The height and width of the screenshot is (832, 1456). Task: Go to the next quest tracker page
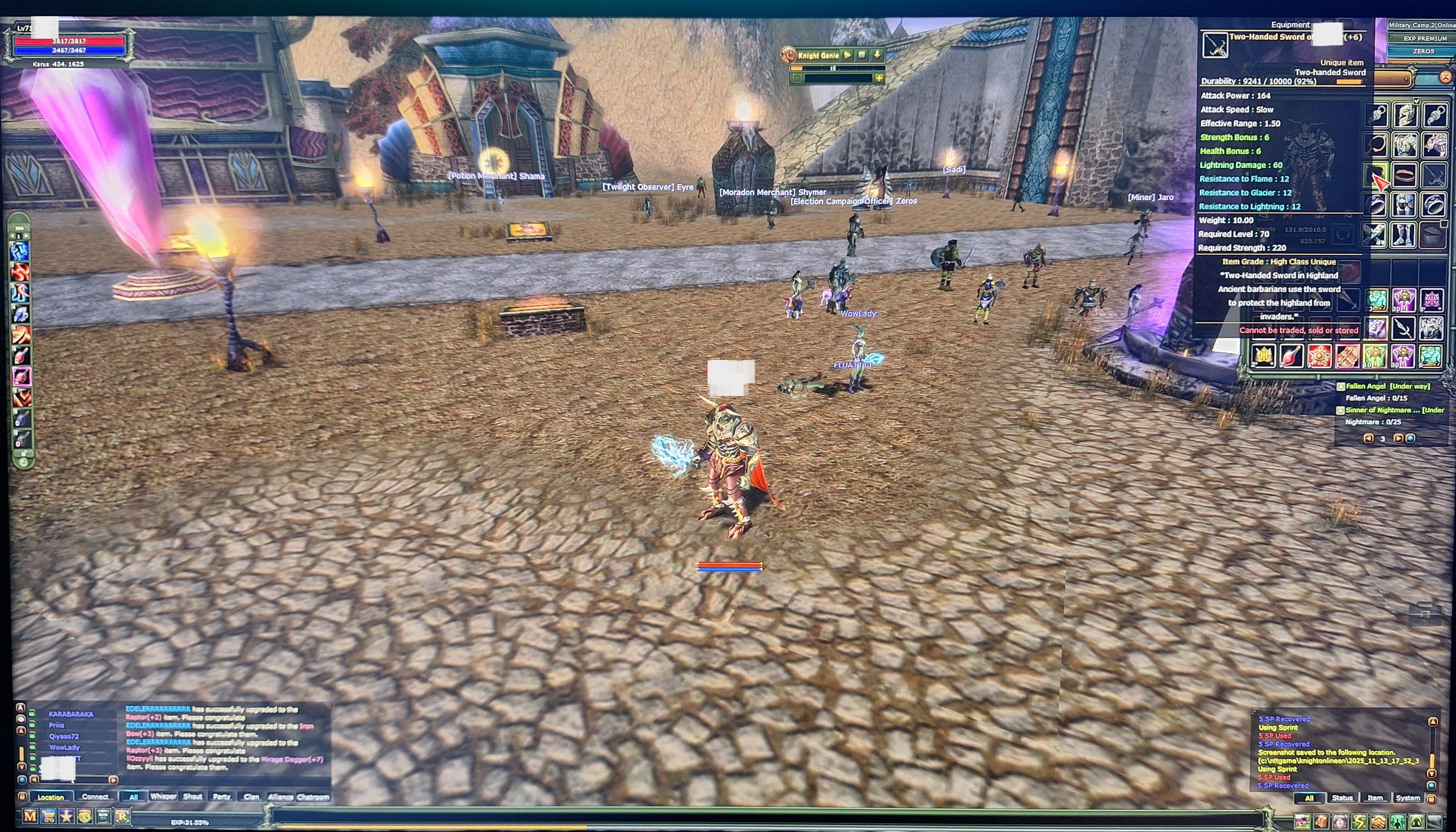1398,438
